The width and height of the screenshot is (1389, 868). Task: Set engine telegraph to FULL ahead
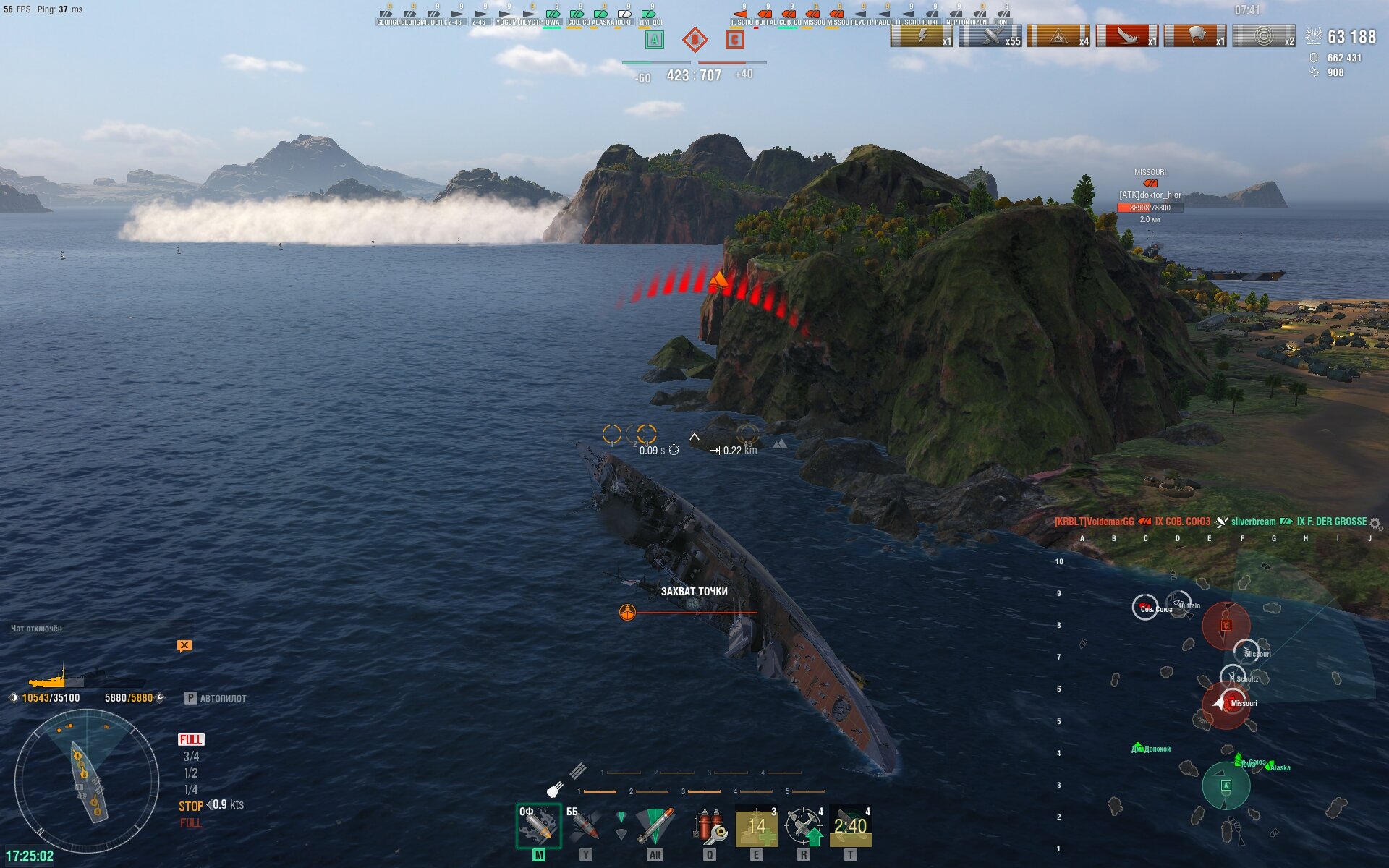[x=191, y=739]
